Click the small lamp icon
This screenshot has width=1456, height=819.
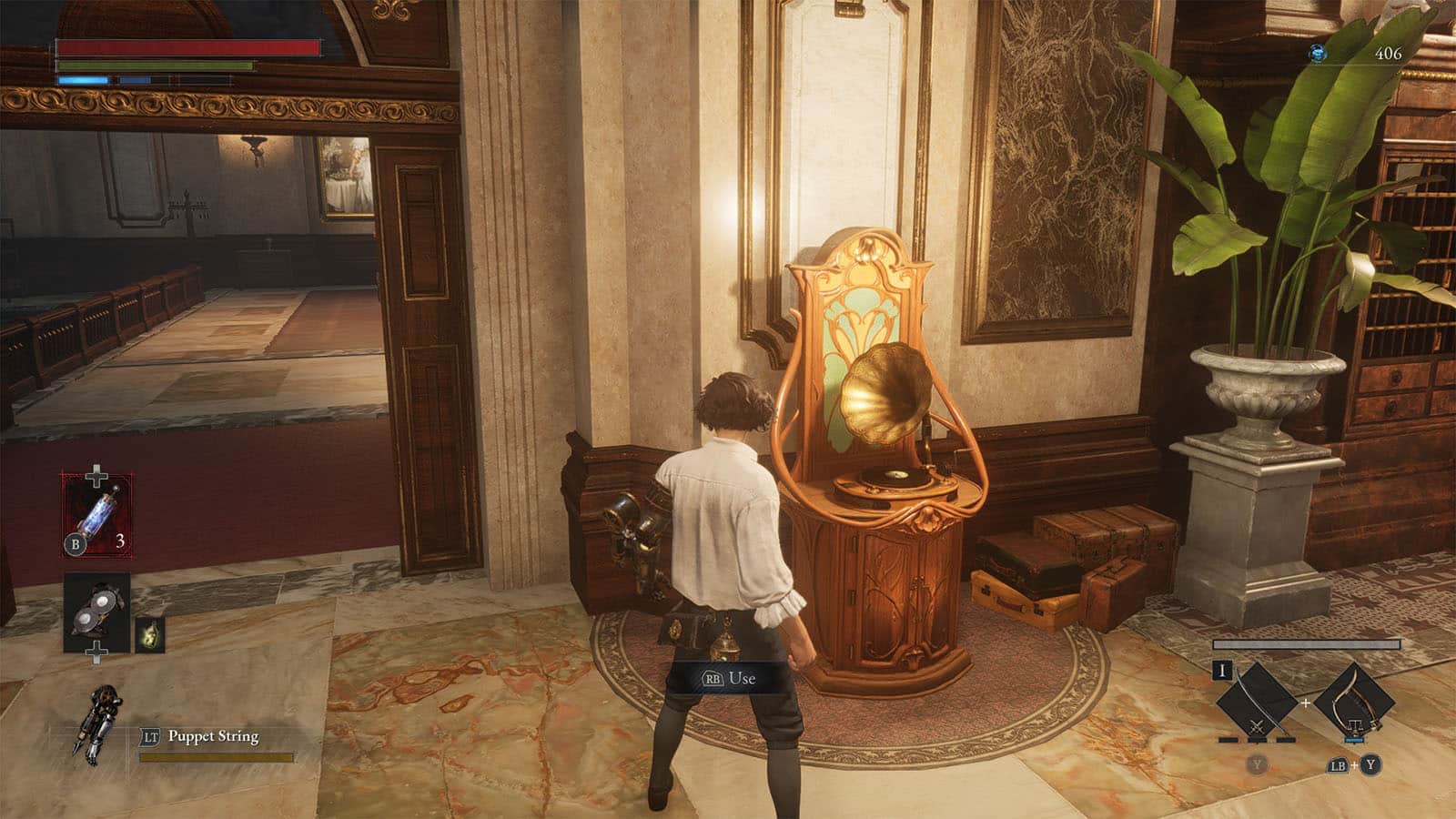coord(150,634)
